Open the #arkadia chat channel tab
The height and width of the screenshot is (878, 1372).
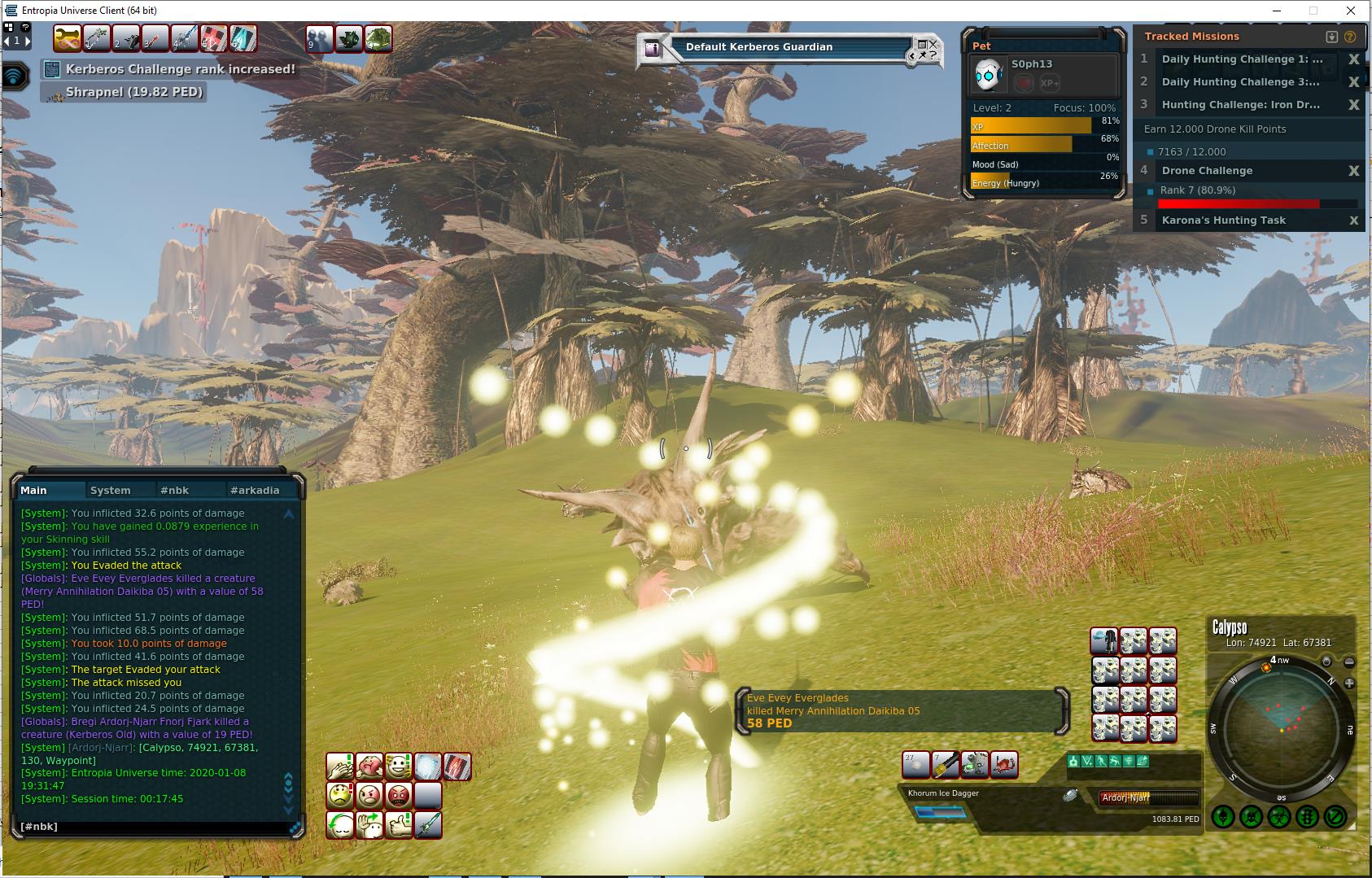(255, 491)
